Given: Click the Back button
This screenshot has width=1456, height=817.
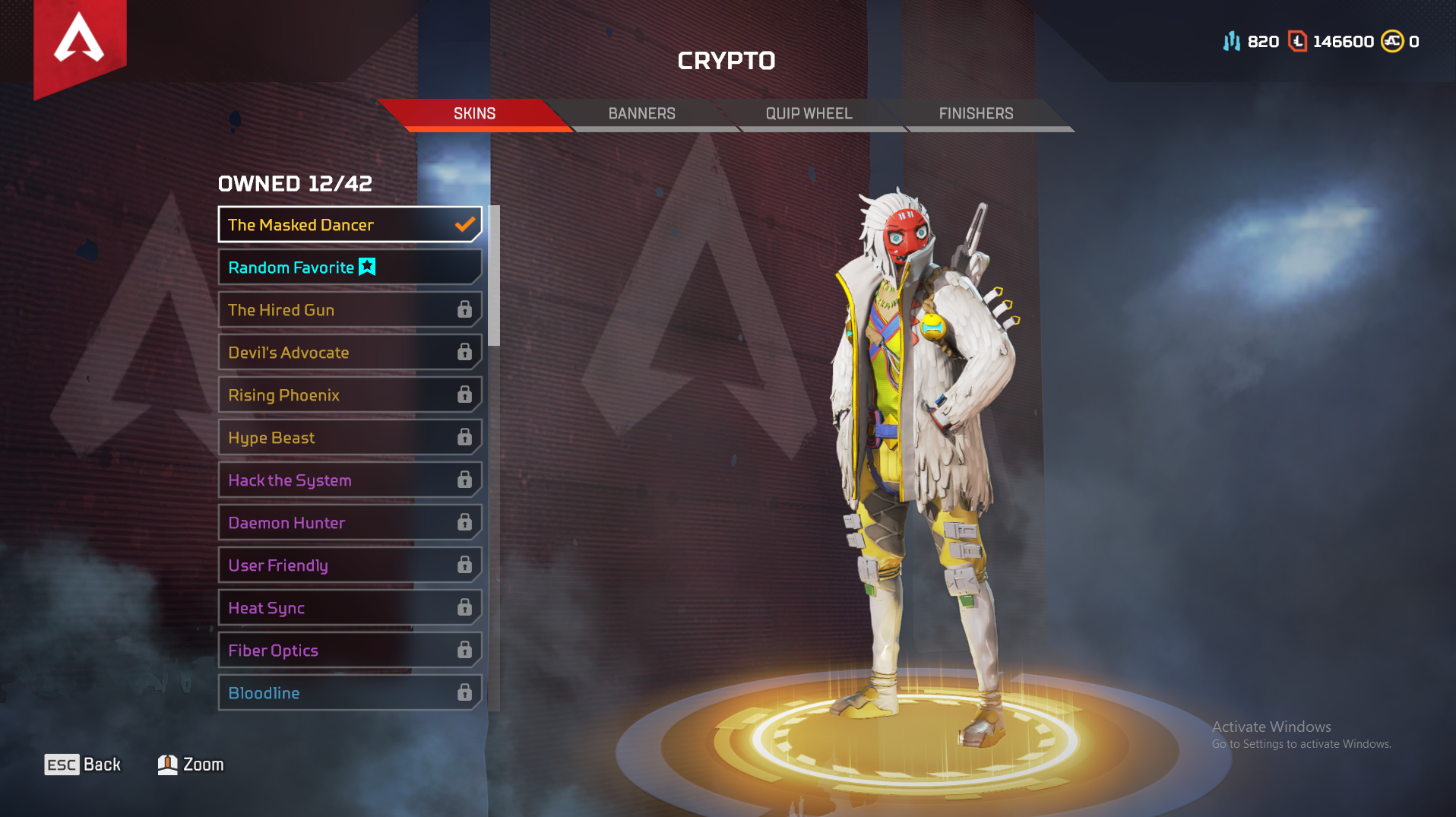Looking at the screenshot, I should coord(82,764).
